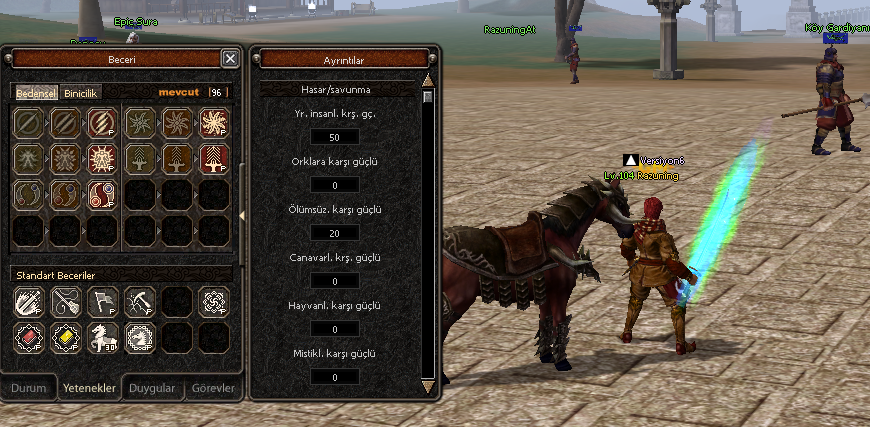Activate the red-backed white tree skill

click(213, 158)
